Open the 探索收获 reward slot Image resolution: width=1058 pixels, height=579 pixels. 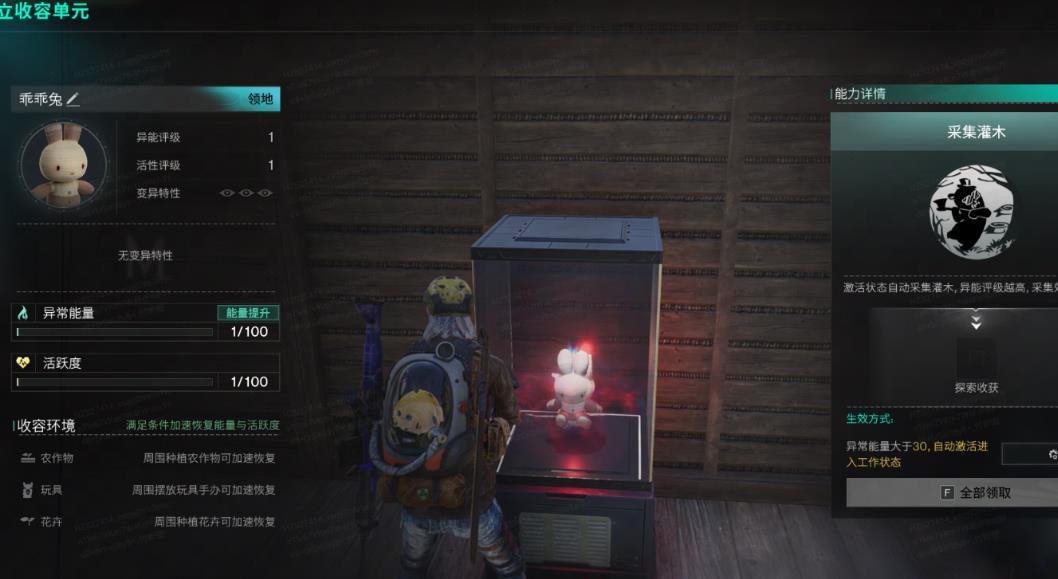click(x=976, y=359)
